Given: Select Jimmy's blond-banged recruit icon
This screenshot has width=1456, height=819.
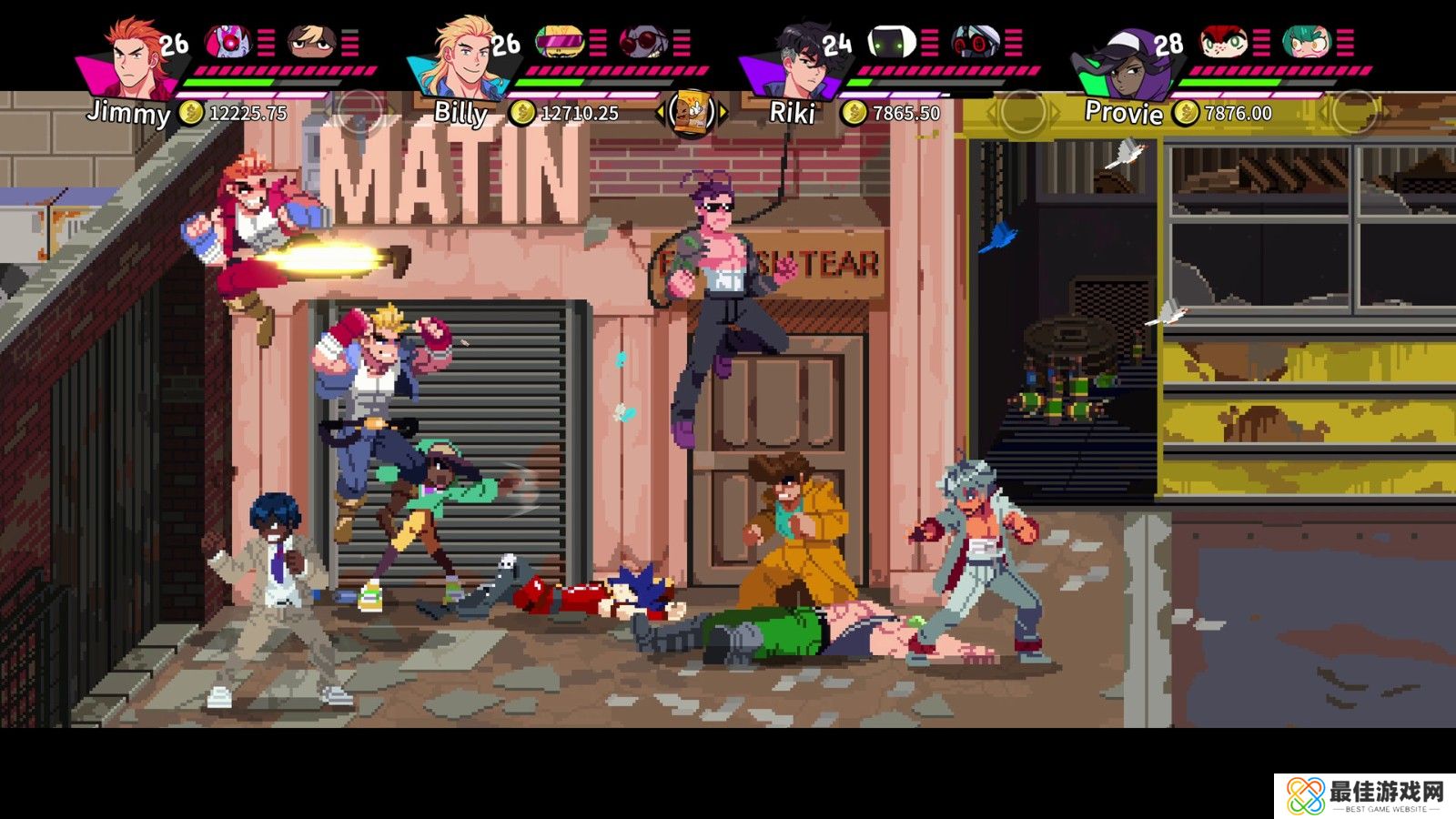Looking at the screenshot, I should (x=312, y=41).
